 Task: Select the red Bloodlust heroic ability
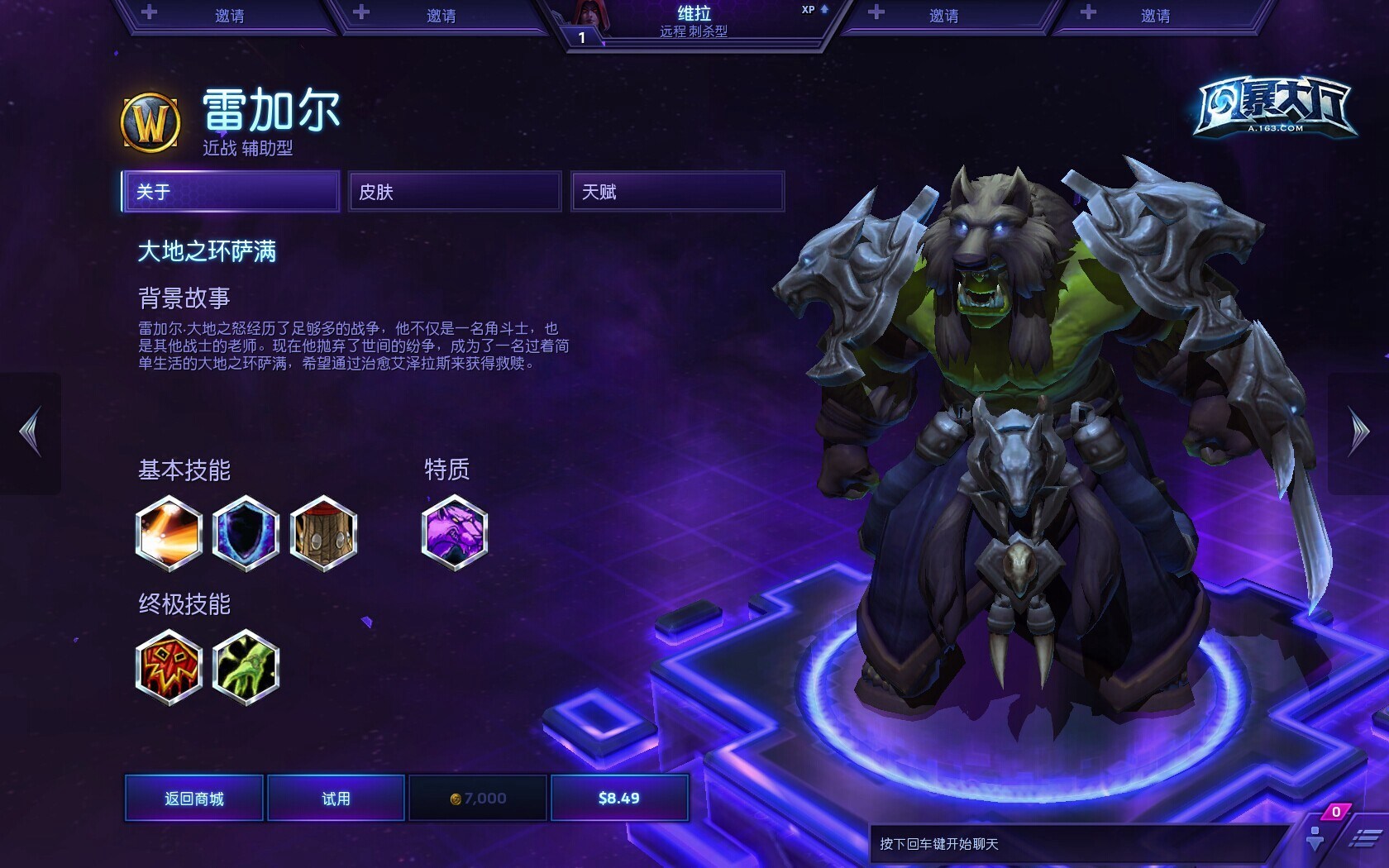click(169, 667)
